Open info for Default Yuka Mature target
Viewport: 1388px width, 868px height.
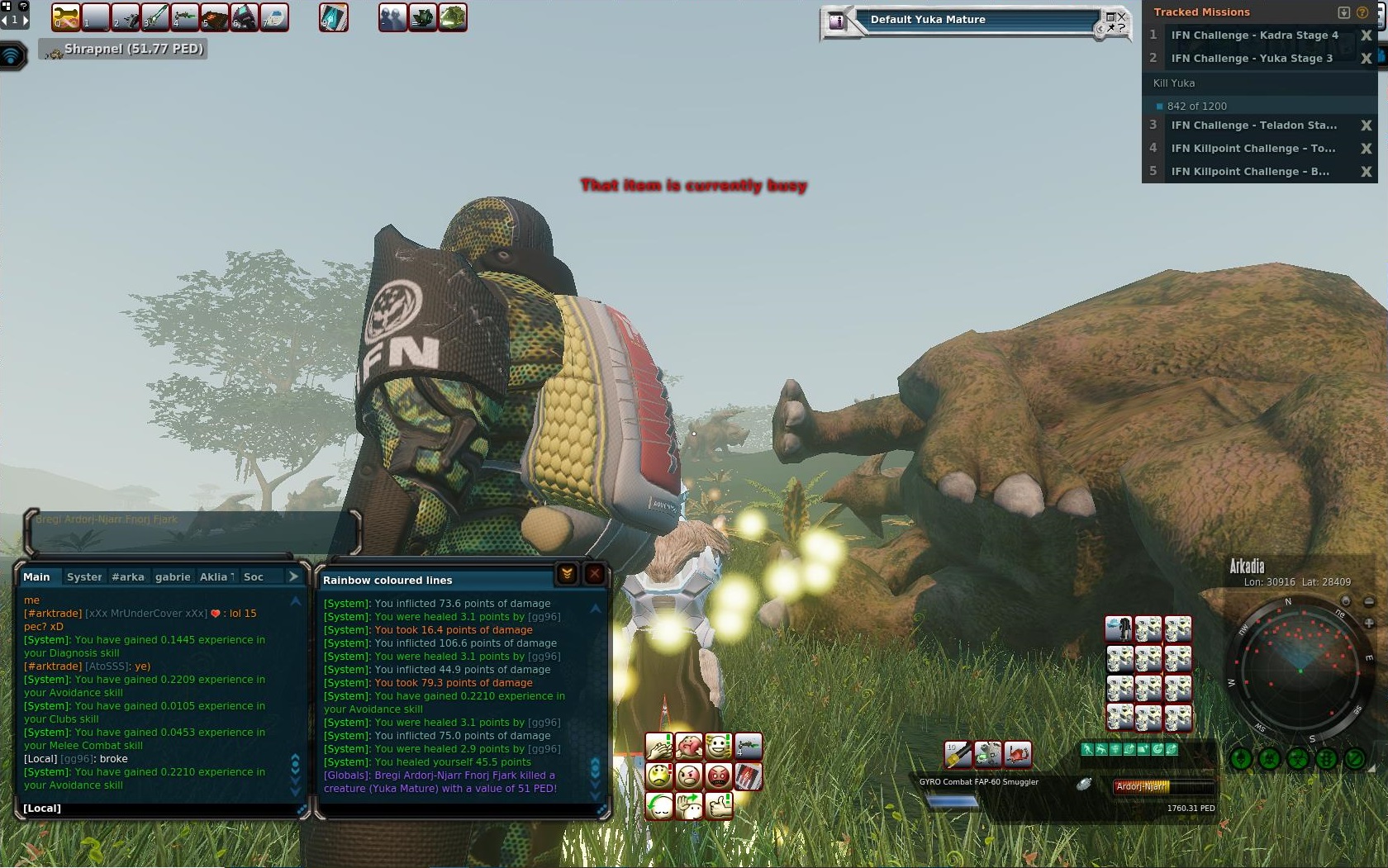click(x=837, y=21)
